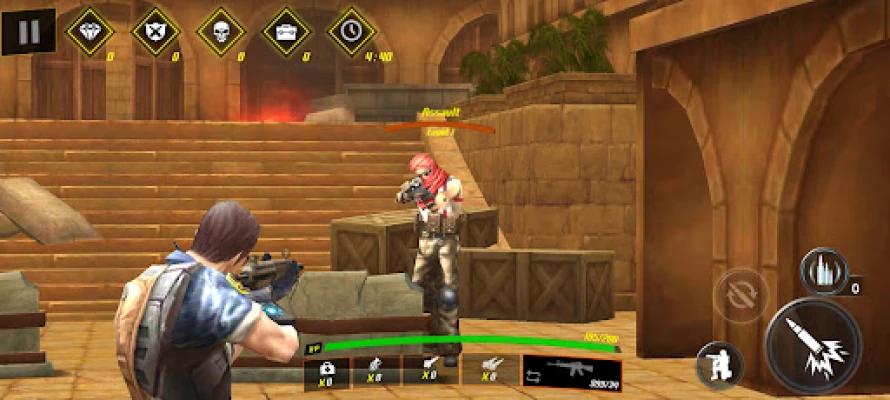Use the medkit item slot

click(328, 370)
